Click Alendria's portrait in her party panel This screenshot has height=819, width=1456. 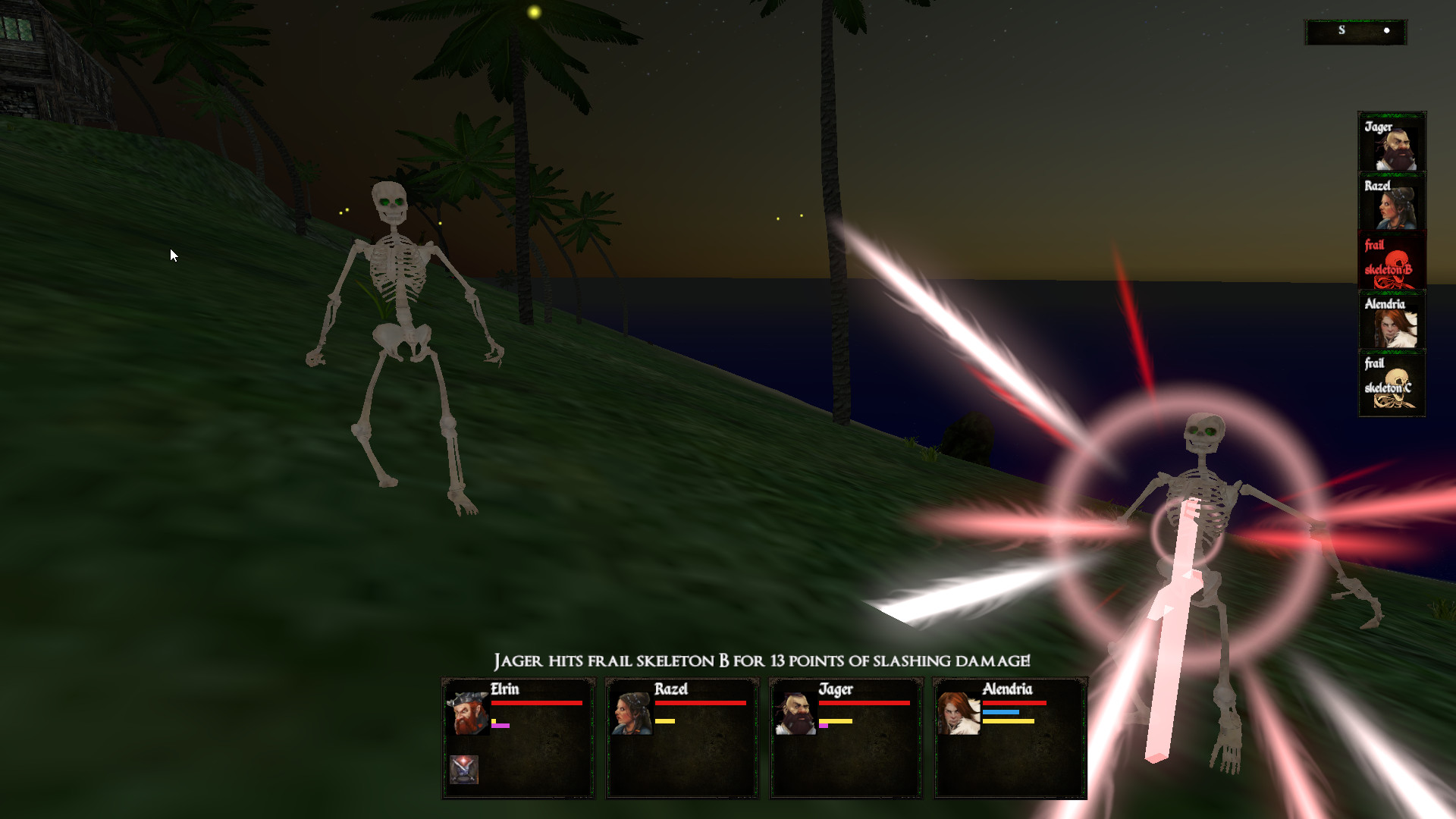pos(957,713)
